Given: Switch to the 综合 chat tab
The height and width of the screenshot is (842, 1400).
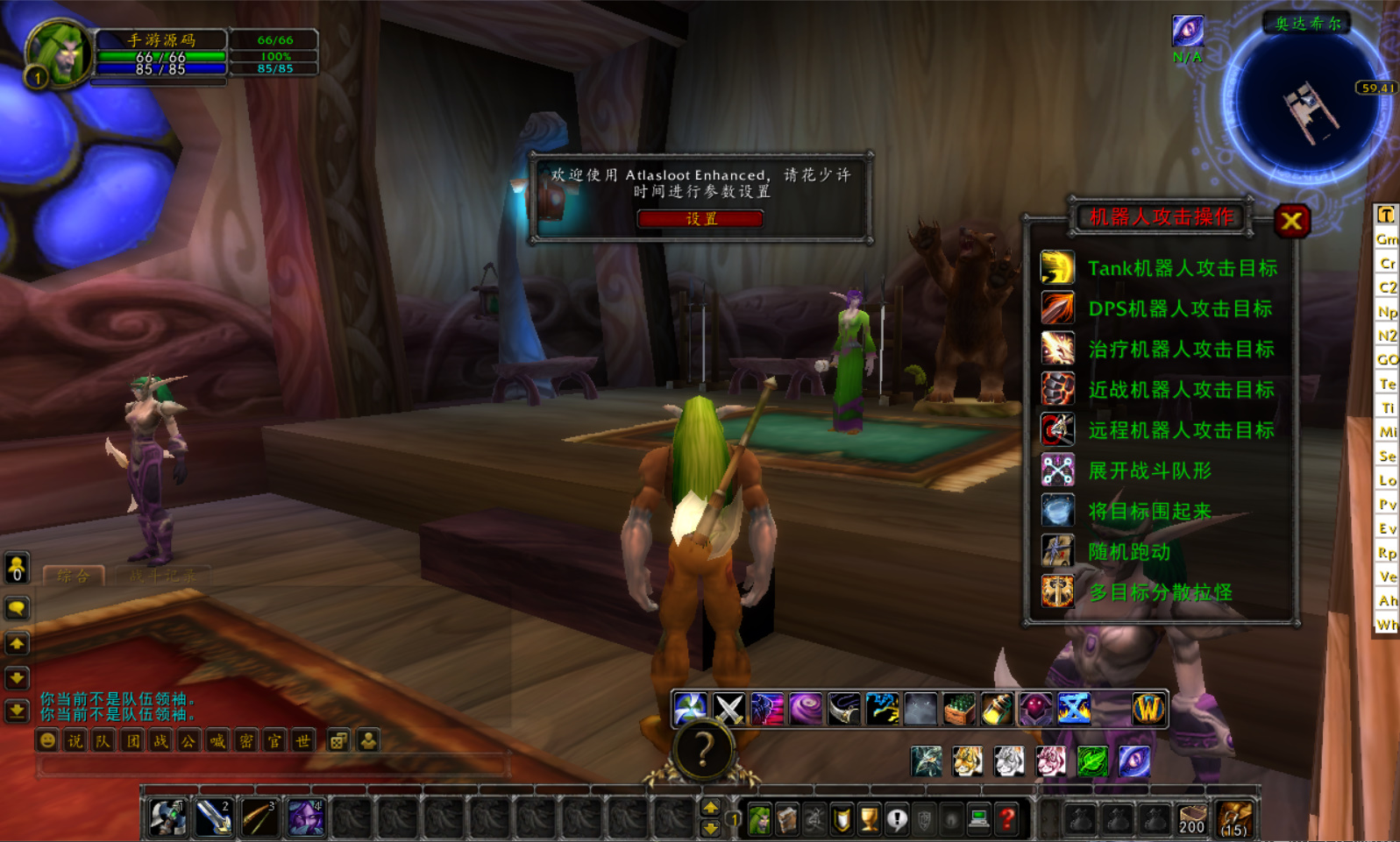Looking at the screenshot, I should [x=74, y=576].
